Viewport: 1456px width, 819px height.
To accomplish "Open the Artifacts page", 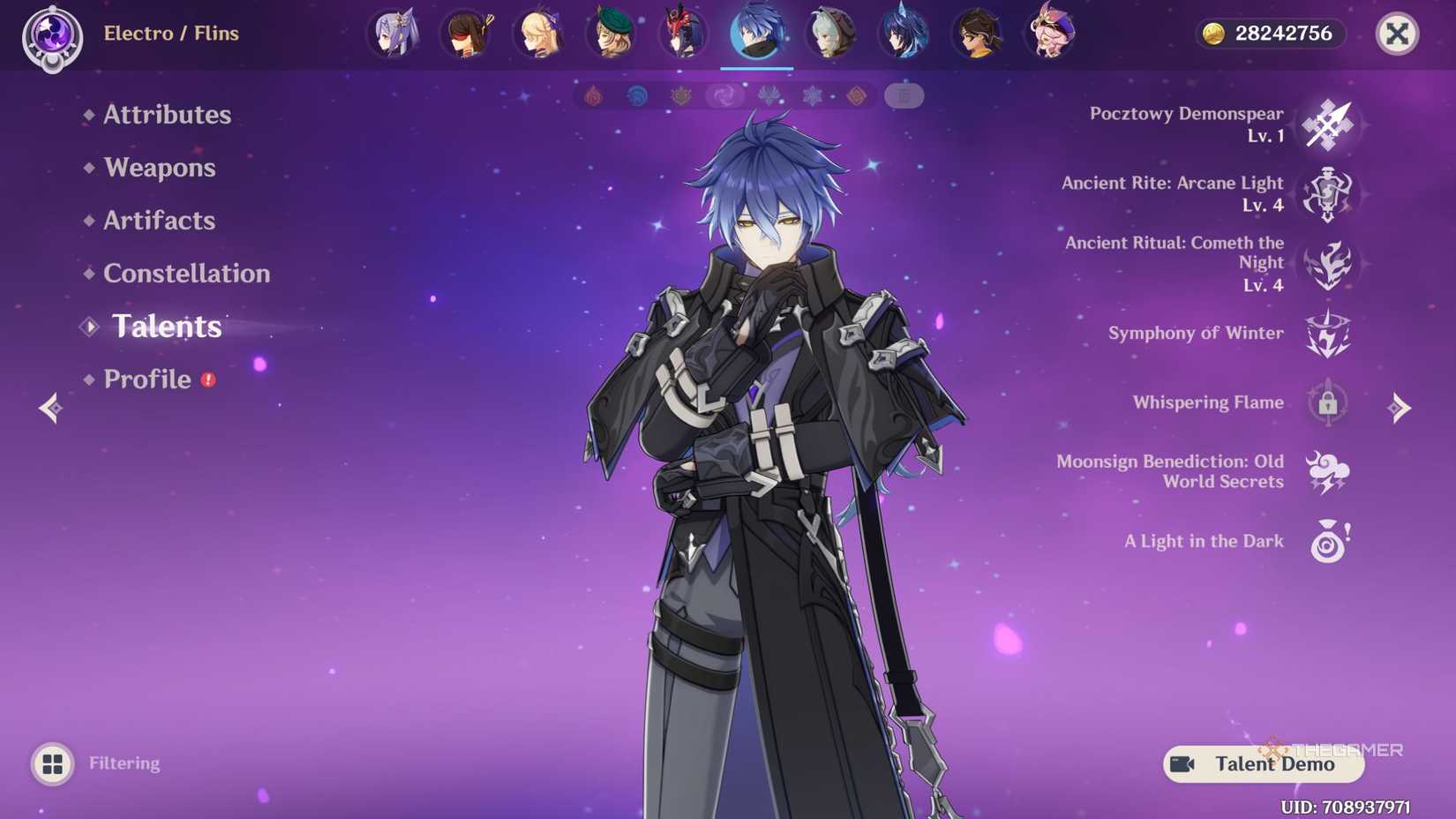I will coord(159,221).
